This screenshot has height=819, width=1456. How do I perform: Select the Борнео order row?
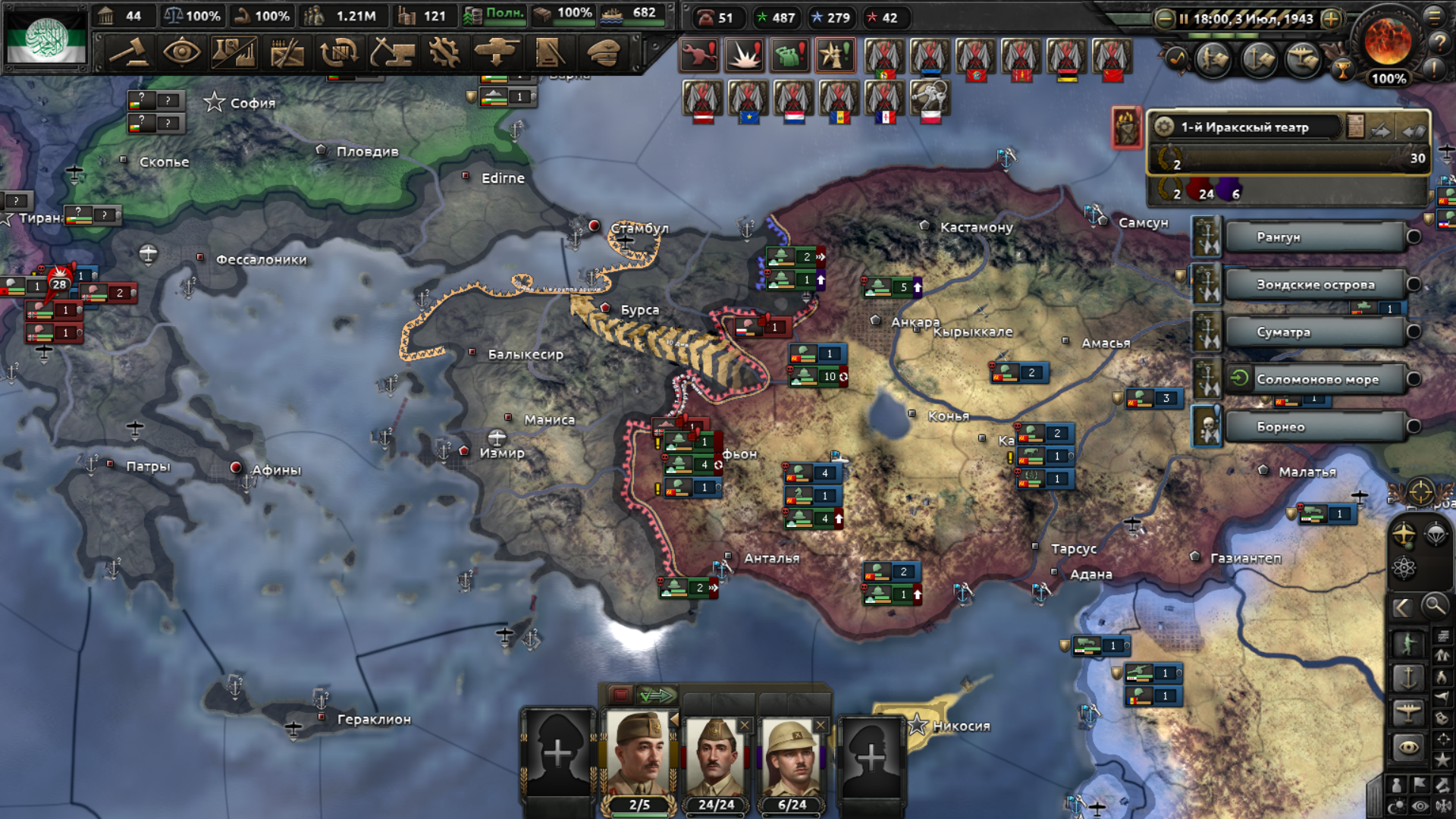click(x=1315, y=427)
